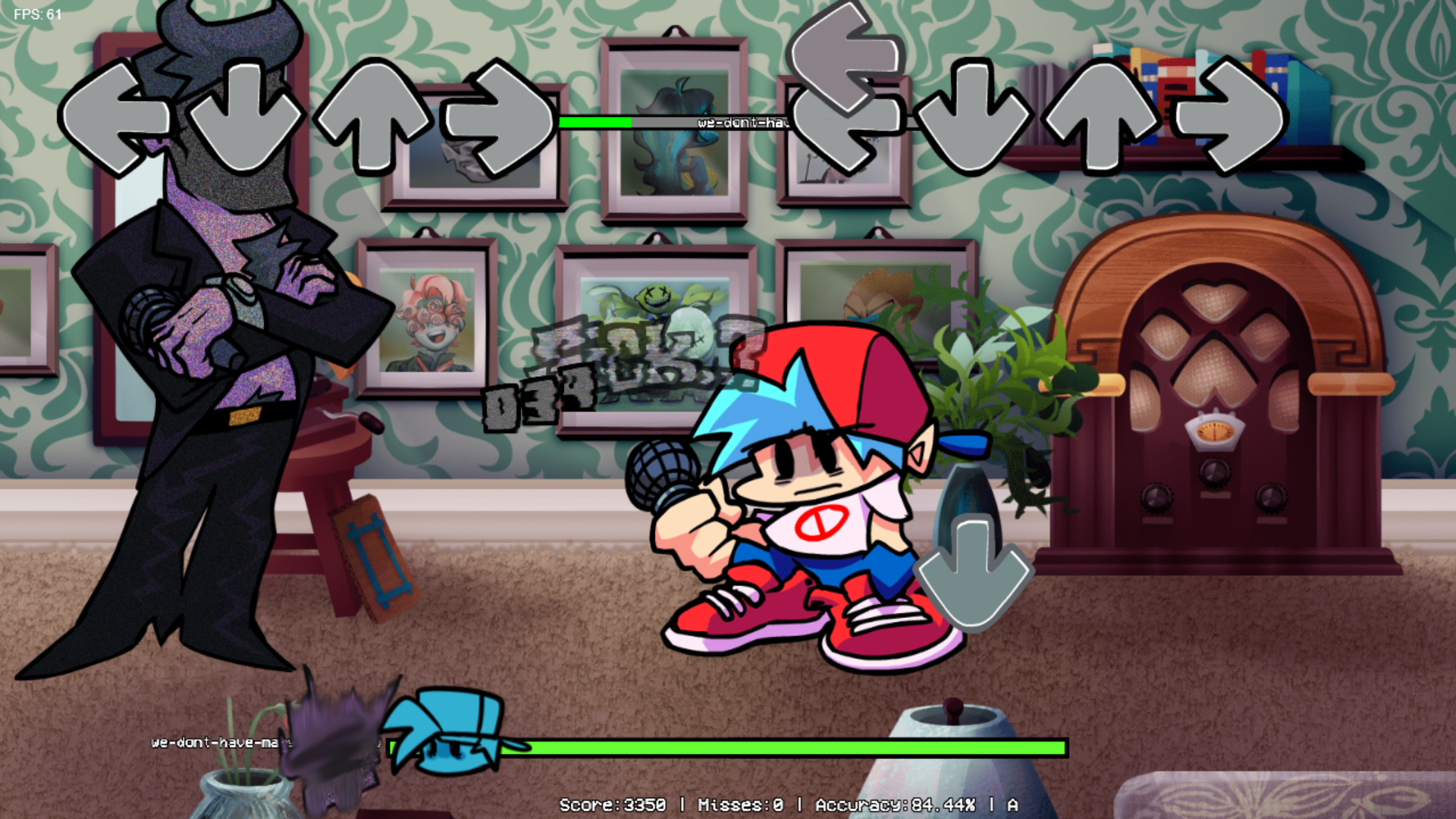Hit the opponent's right arrow receptor
Viewport: 1456px width, 819px height.
pyautogui.click(x=500, y=119)
